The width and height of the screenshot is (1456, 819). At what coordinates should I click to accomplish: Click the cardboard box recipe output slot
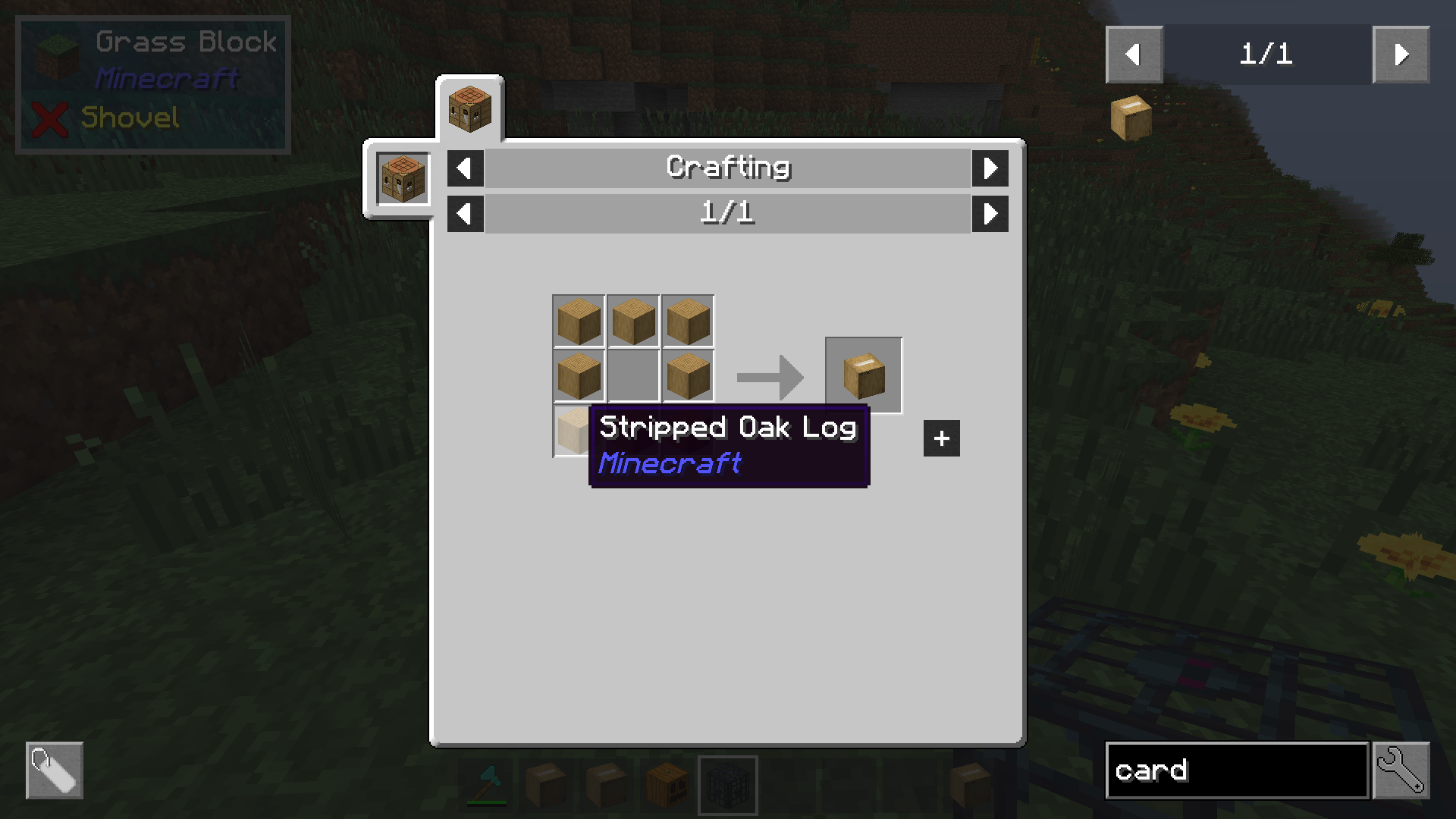[x=863, y=375]
